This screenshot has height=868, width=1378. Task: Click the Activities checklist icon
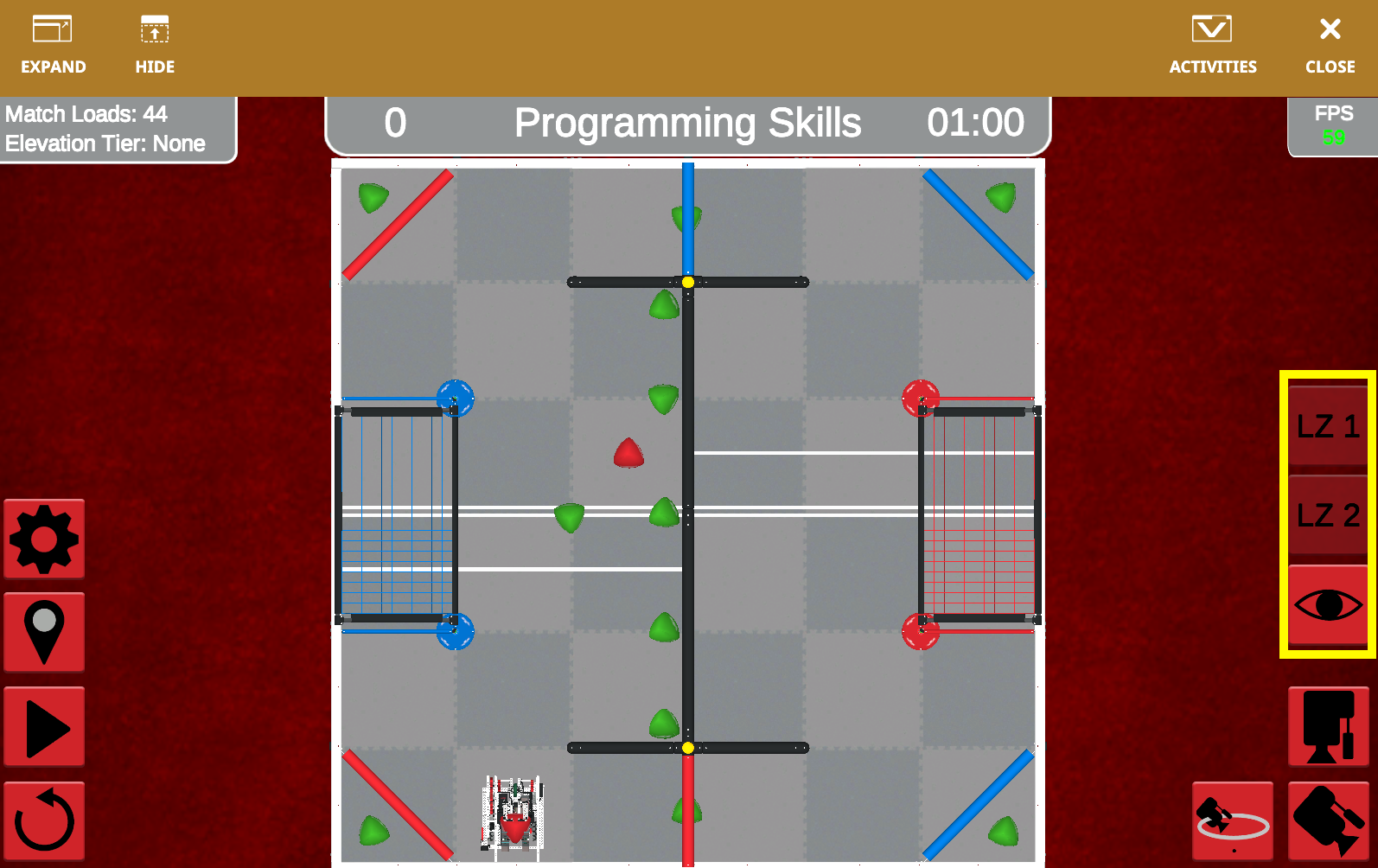(x=1212, y=43)
